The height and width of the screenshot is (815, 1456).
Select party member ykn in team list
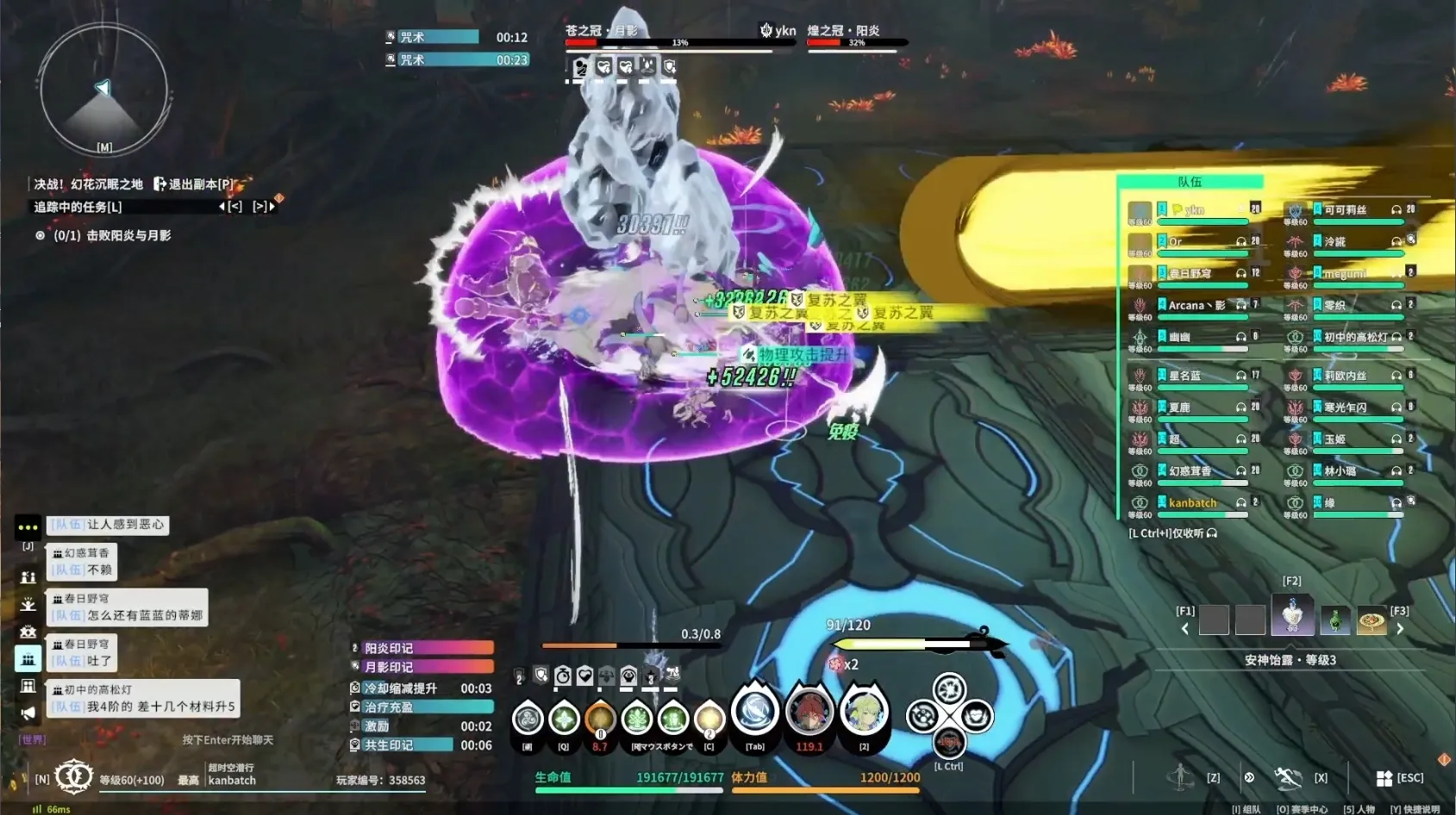click(x=1194, y=210)
